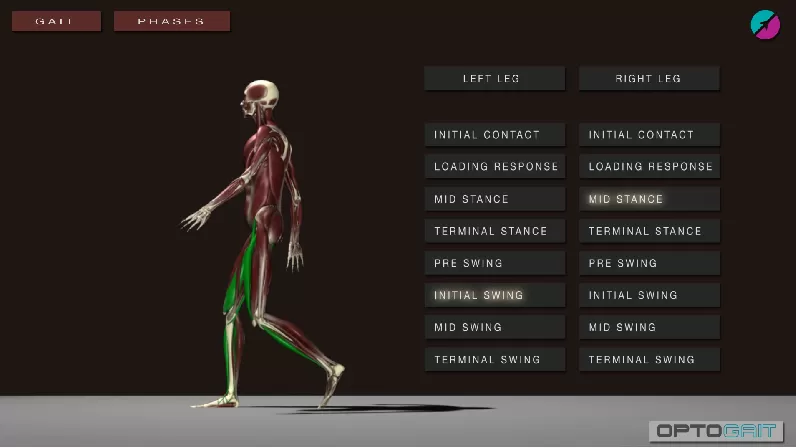The width and height of the screenshot is (796, 448).
Task: Show Mid Stance for the left leg
Action: click(x=494, y=199)
